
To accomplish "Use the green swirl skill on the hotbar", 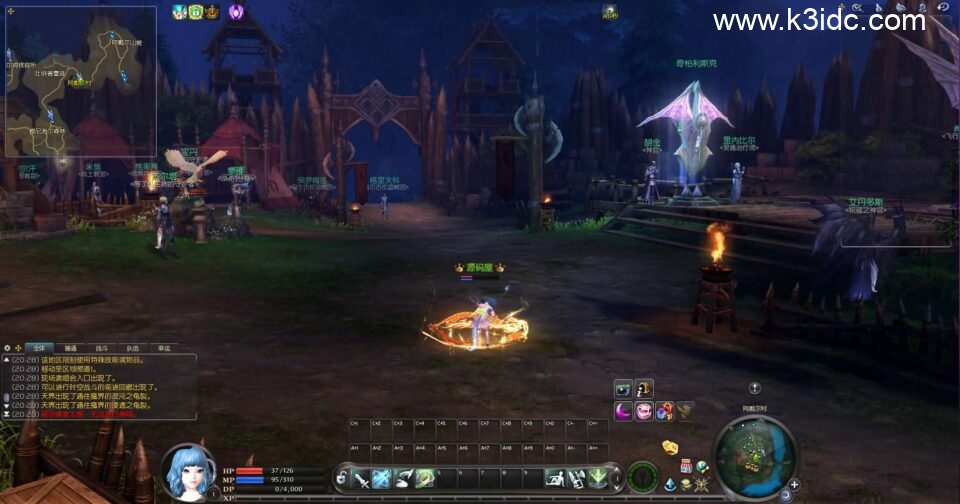I will tap(424, 479).
